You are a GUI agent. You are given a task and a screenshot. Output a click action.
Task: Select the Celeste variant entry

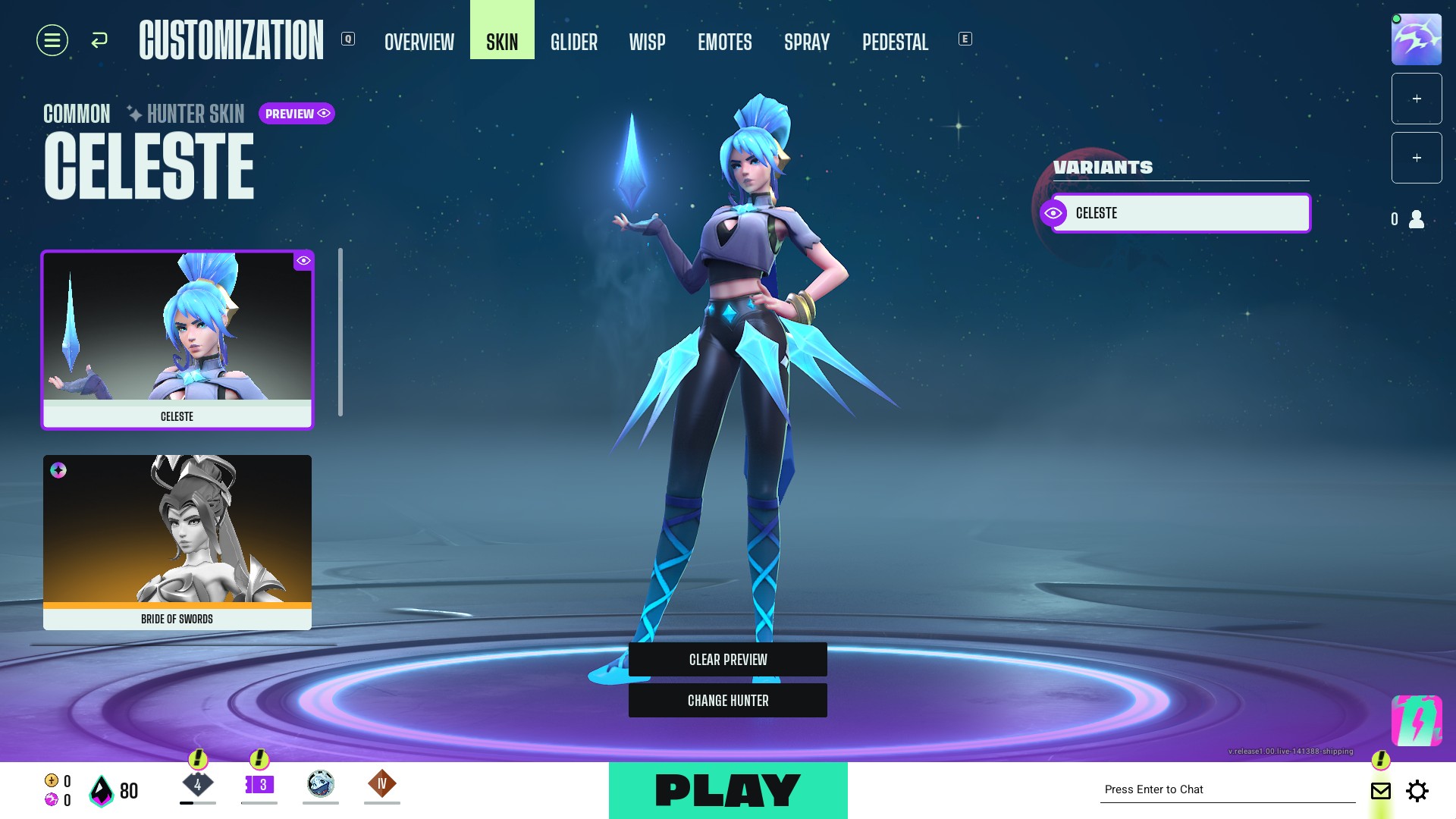[x=1180, y=213]
